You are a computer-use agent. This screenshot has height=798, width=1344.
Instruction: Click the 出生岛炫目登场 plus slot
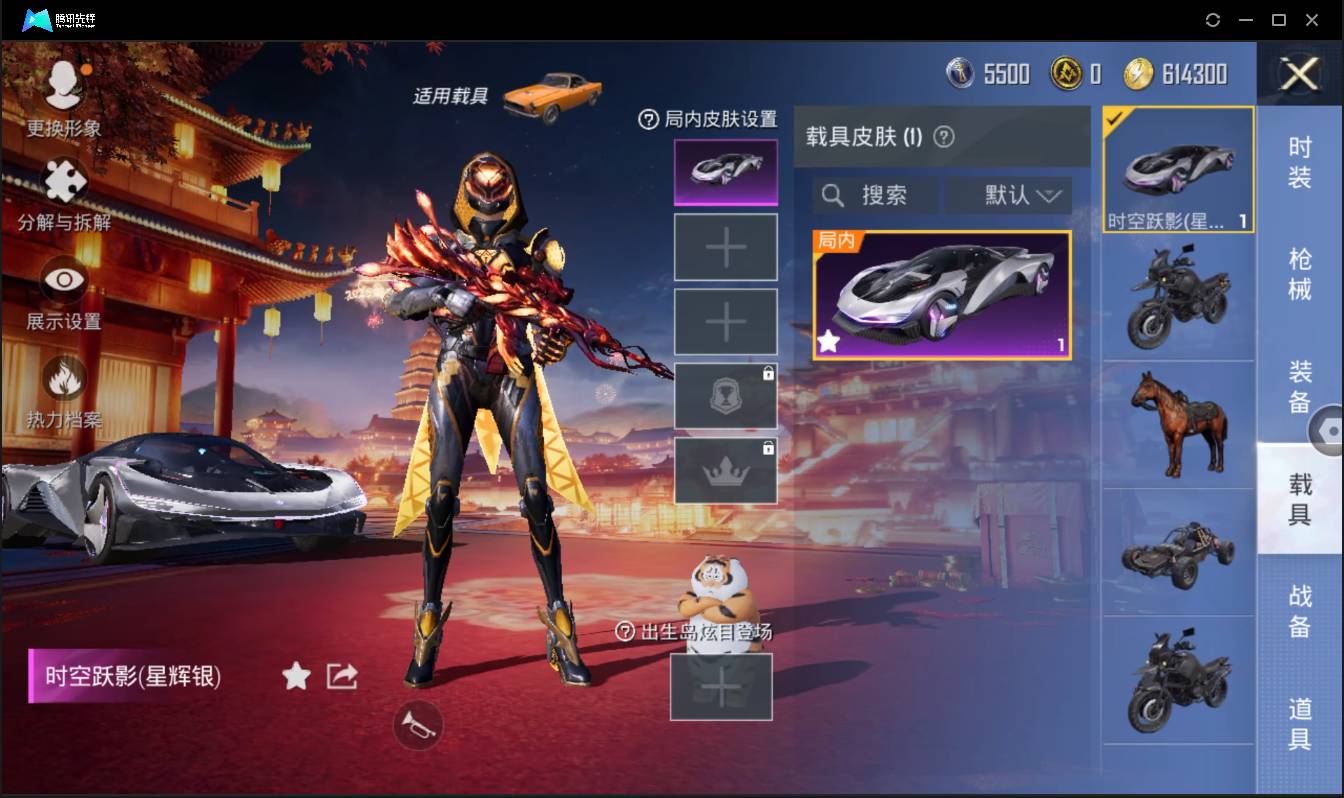(x=722, y=686)
